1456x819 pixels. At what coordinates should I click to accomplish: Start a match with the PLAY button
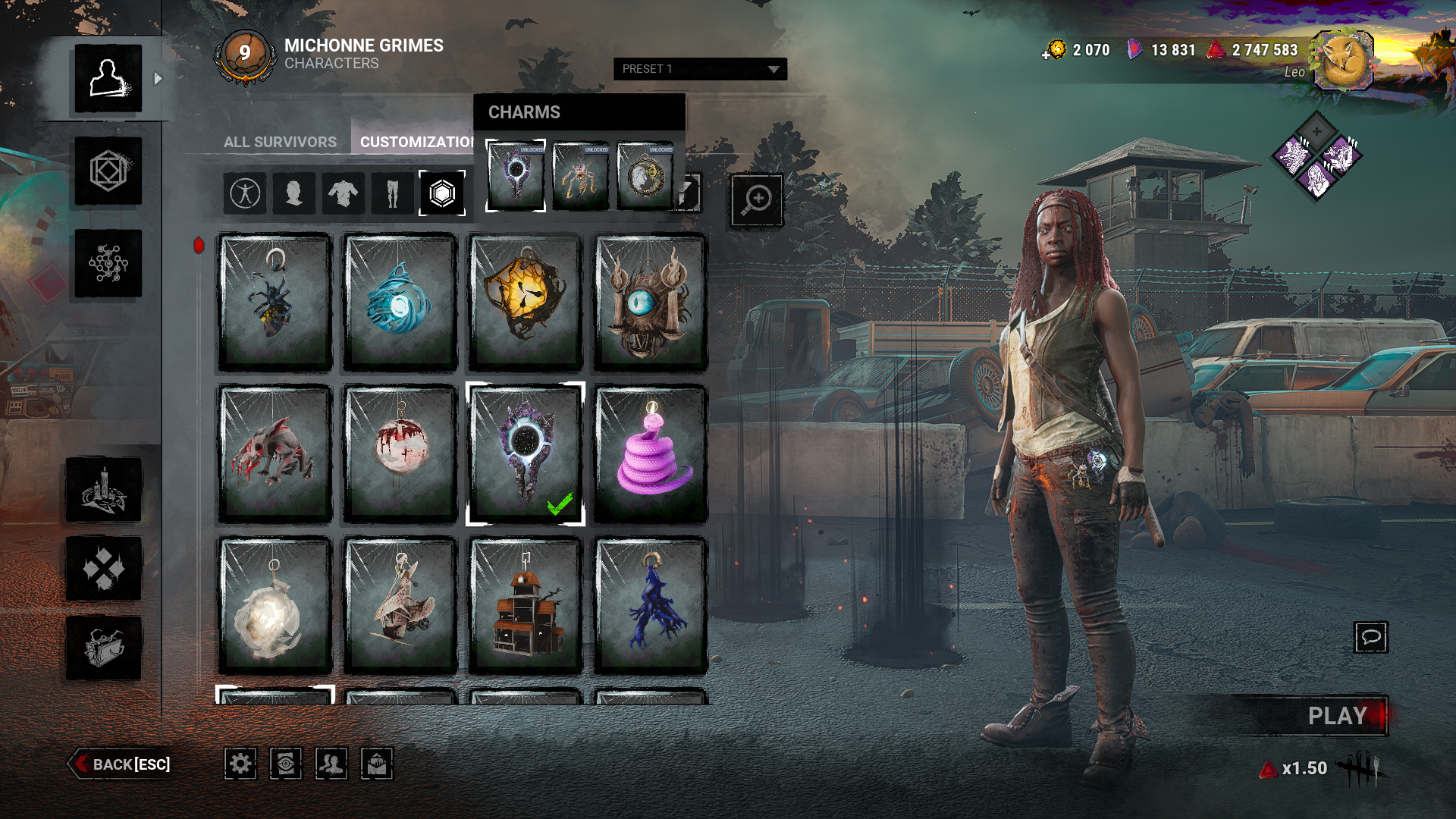pyautogui.click(x=1335, y=716)
